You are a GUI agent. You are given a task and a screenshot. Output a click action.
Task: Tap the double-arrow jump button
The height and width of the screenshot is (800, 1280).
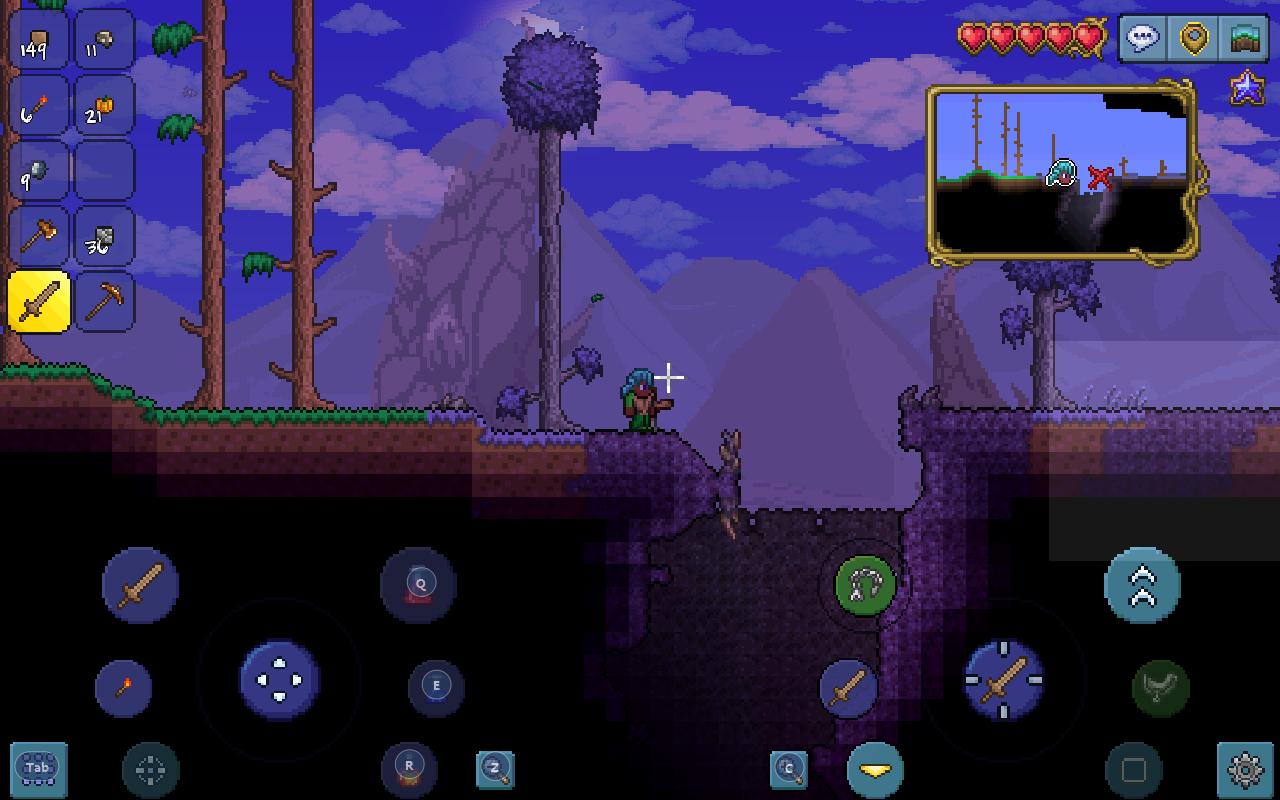point(1142,585)
